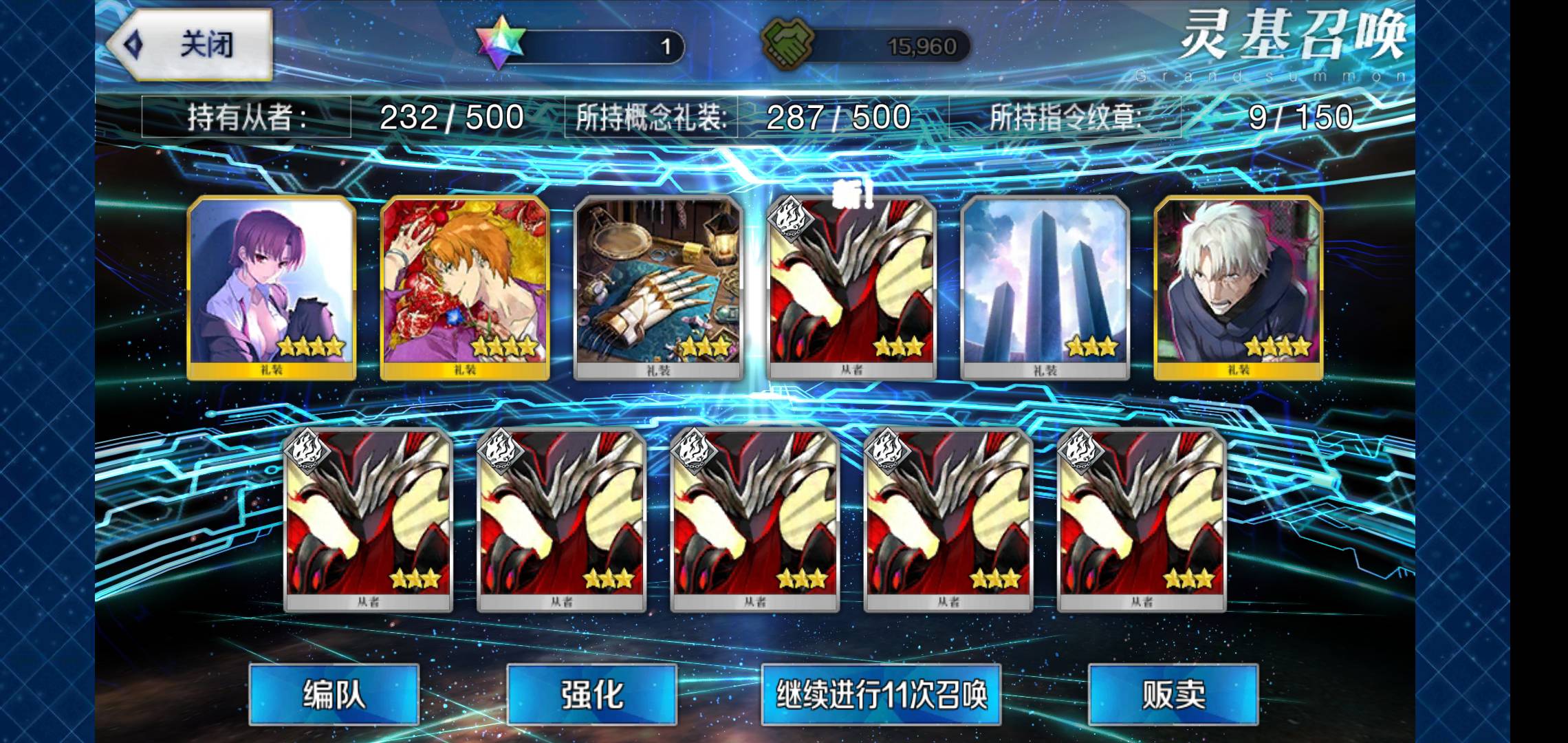View the orange-haired man craft essence card
The width and height of the screenshot is (1568, 743).
tap(465, 288)
